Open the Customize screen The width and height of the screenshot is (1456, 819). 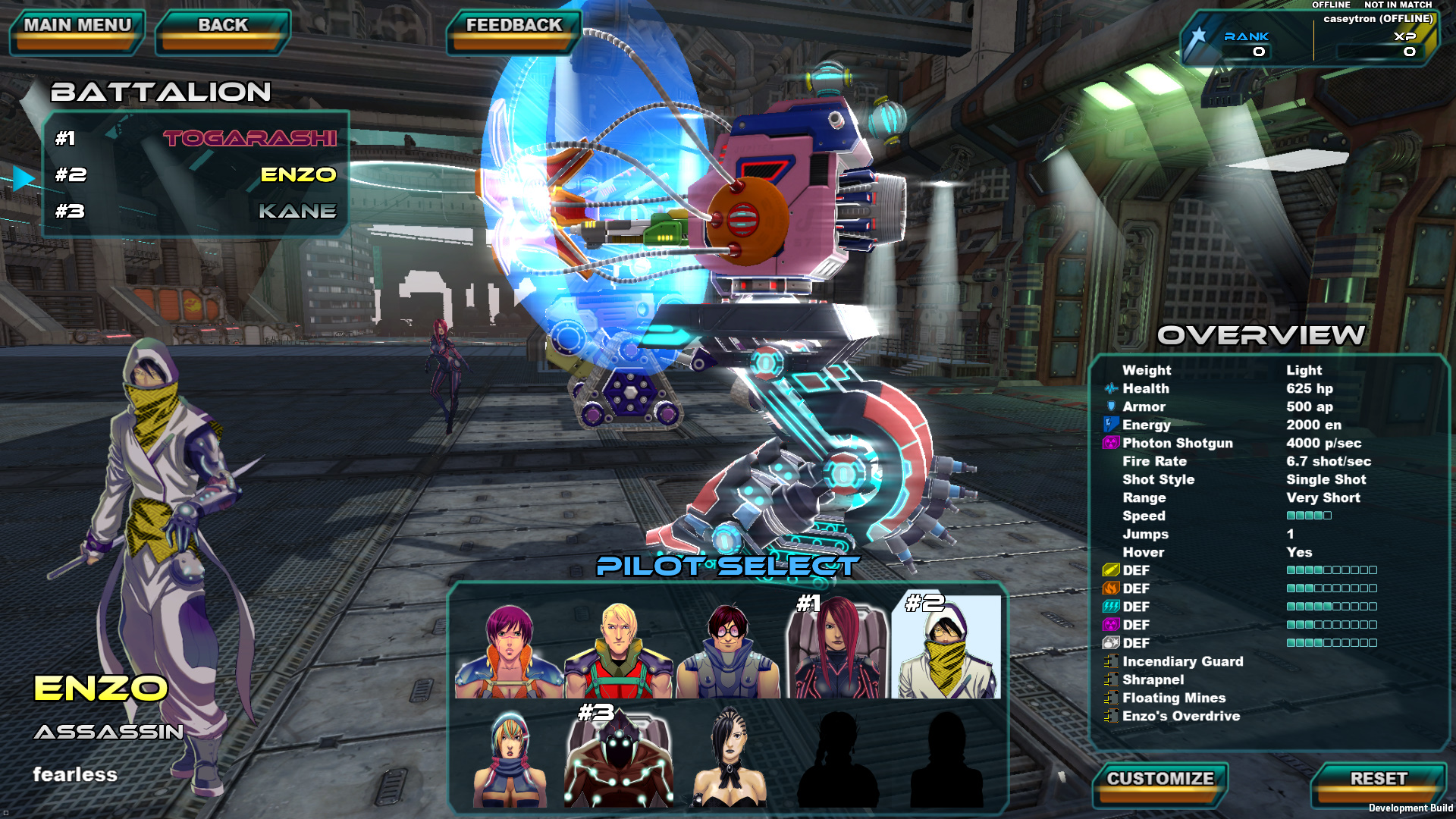[x=1160, y=783]
